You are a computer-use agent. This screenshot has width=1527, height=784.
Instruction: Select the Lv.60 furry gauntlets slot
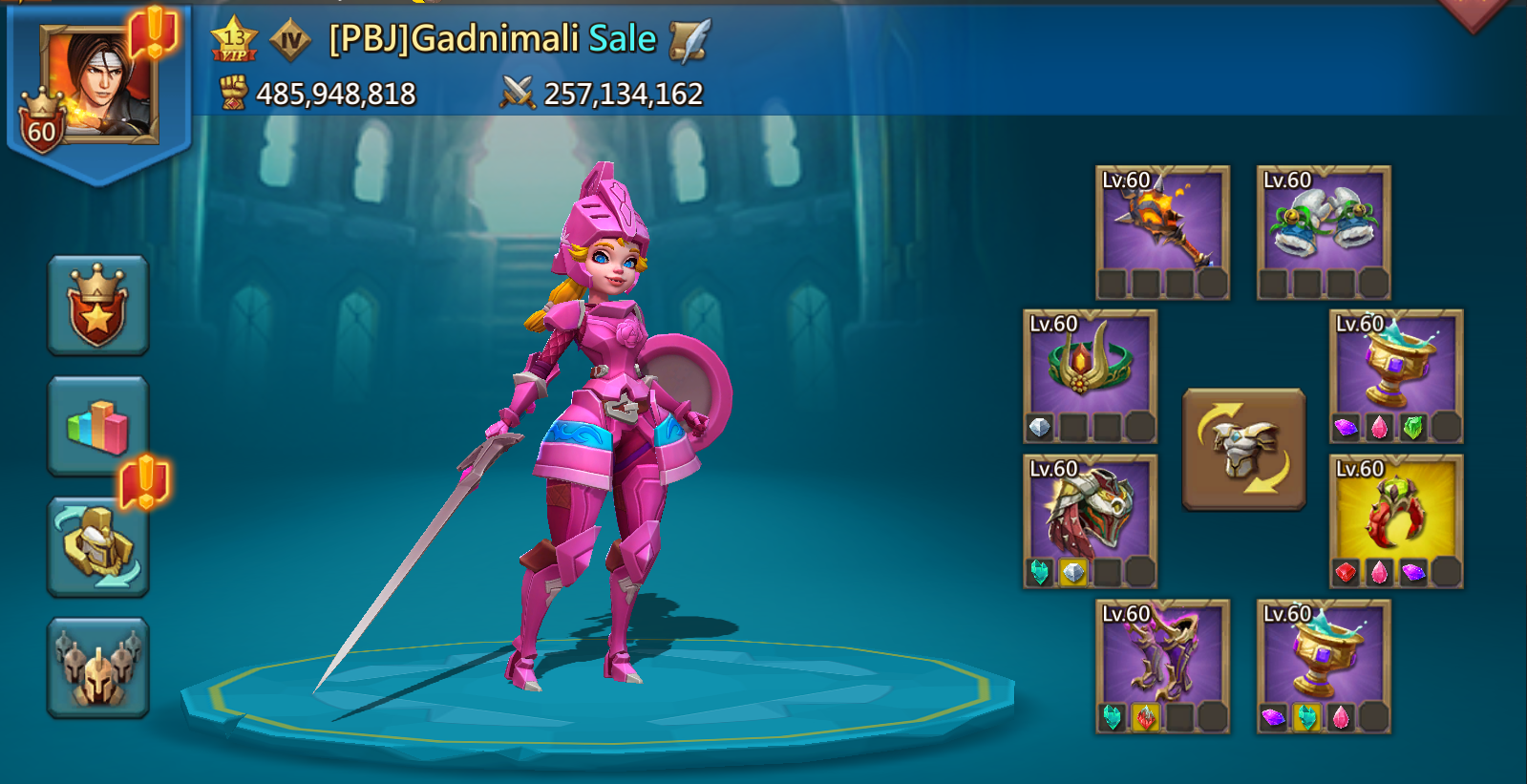(x=1324, y=232)
